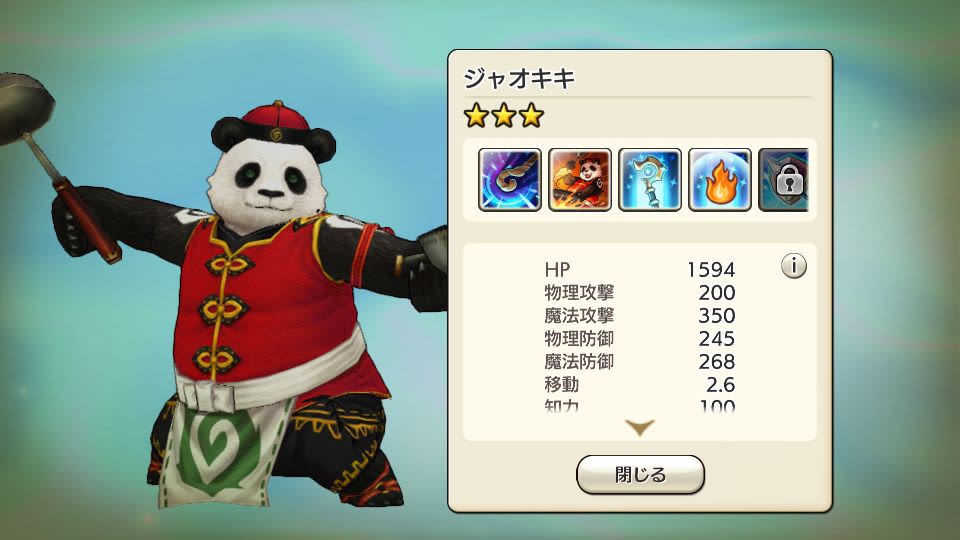This screenshot has width=960, height=540.
Task: Select the flame orb skill icon
Action: point(720,180)
